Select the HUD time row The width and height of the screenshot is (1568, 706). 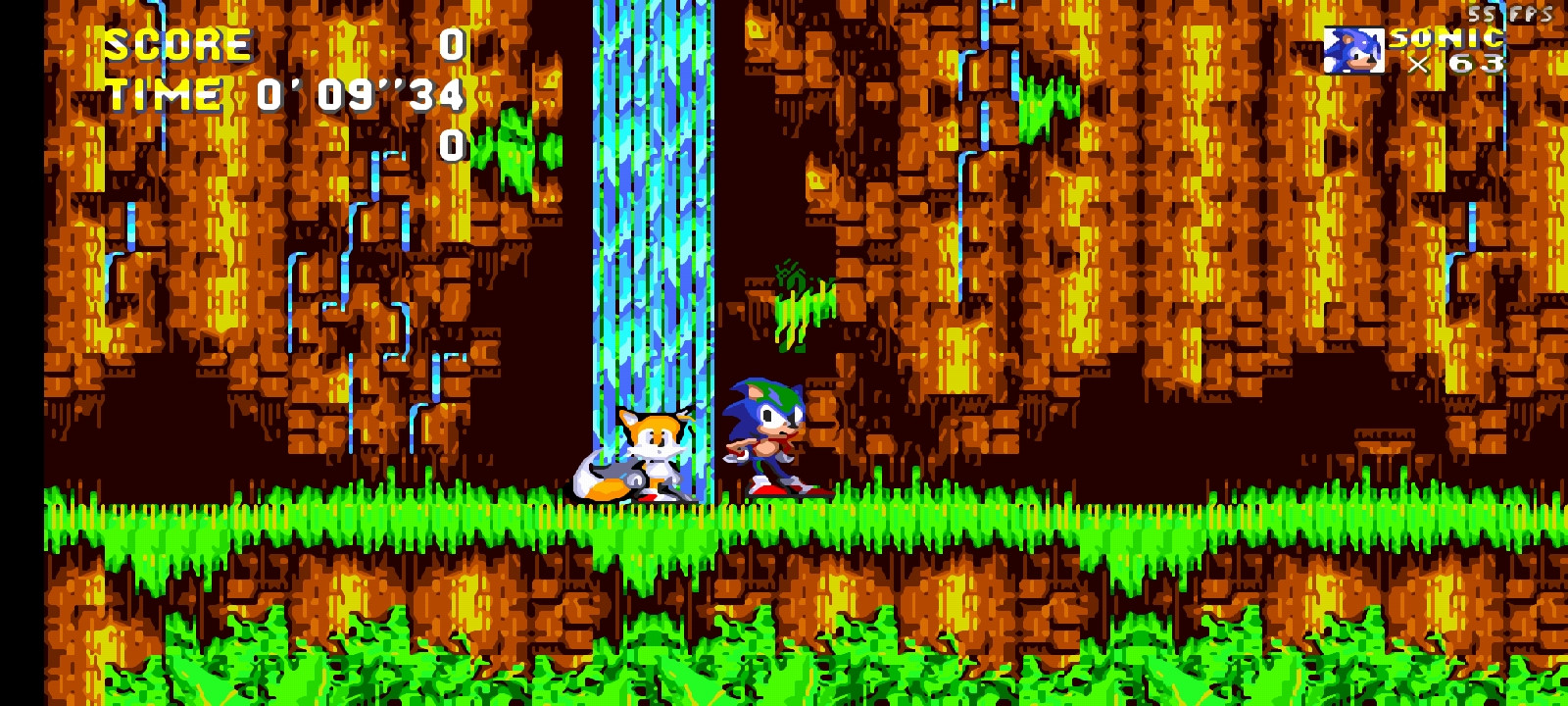click(x=284, y=94)
